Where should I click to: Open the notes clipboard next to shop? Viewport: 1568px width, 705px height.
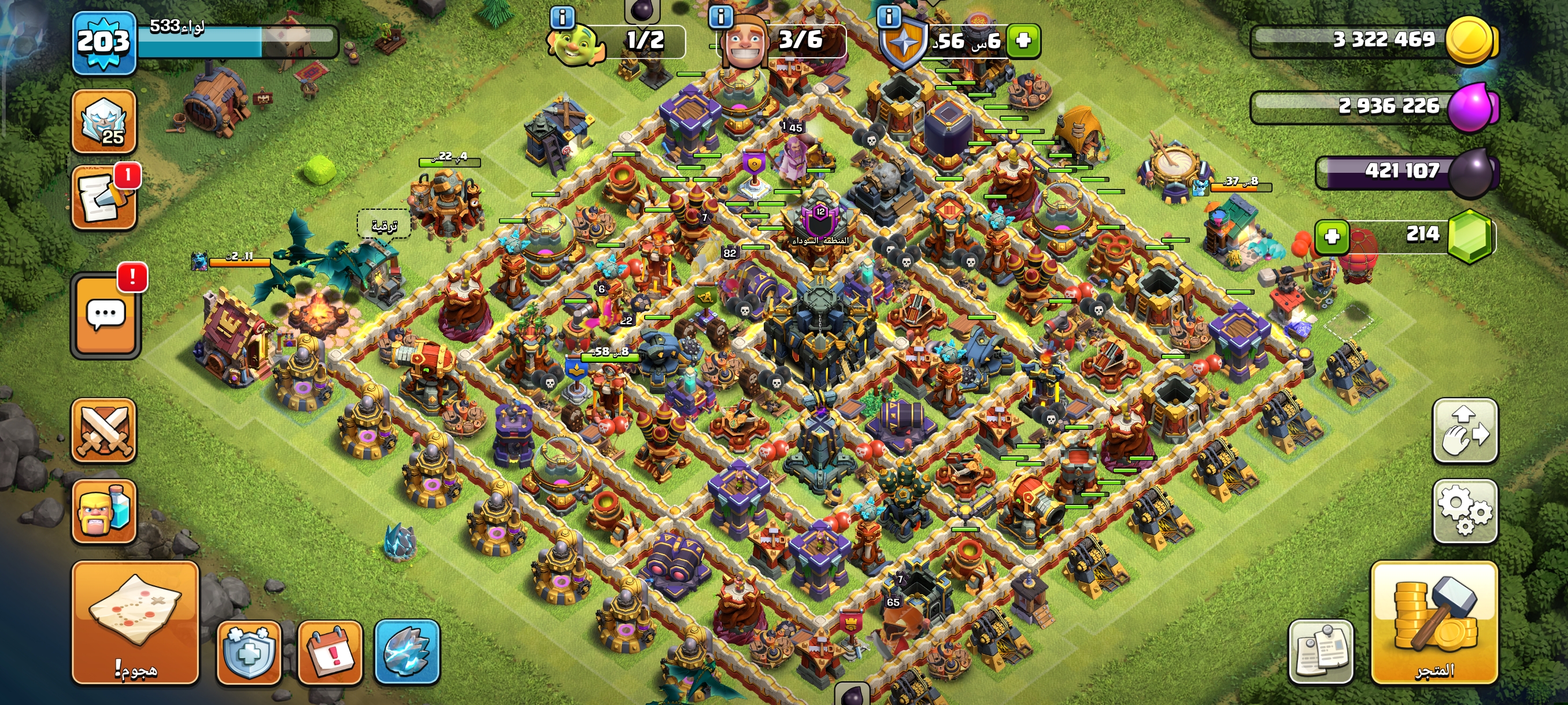click(1321, 651)
